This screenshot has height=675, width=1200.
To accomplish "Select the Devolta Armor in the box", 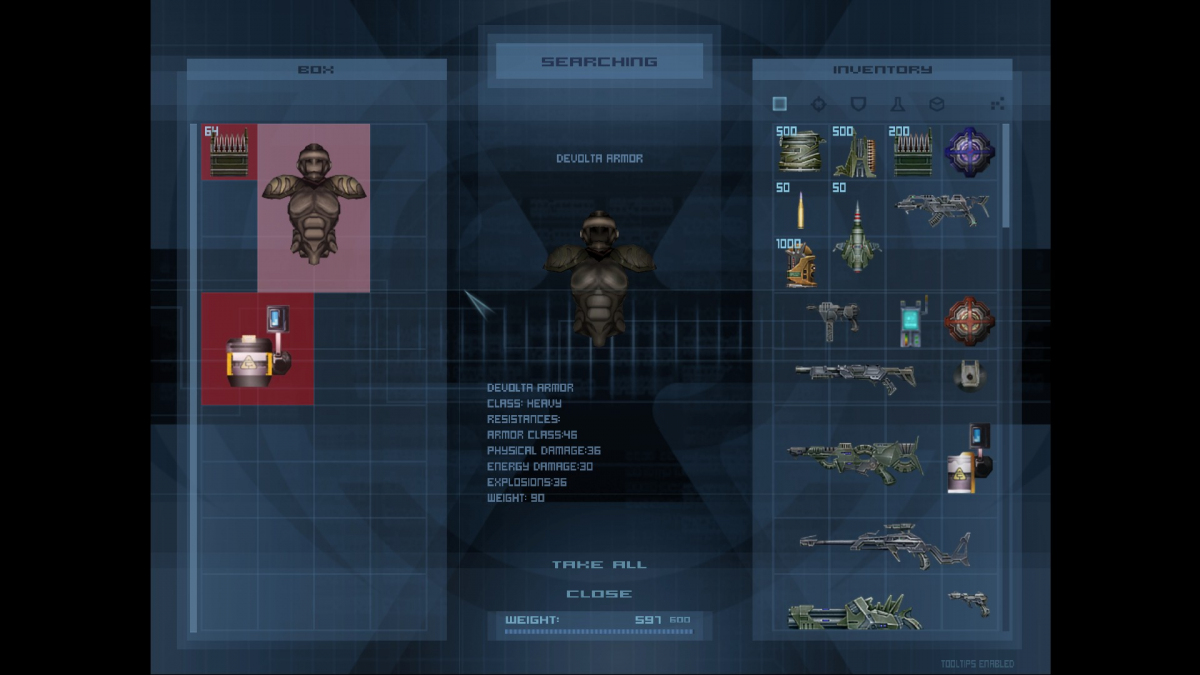I will [314, 207].
